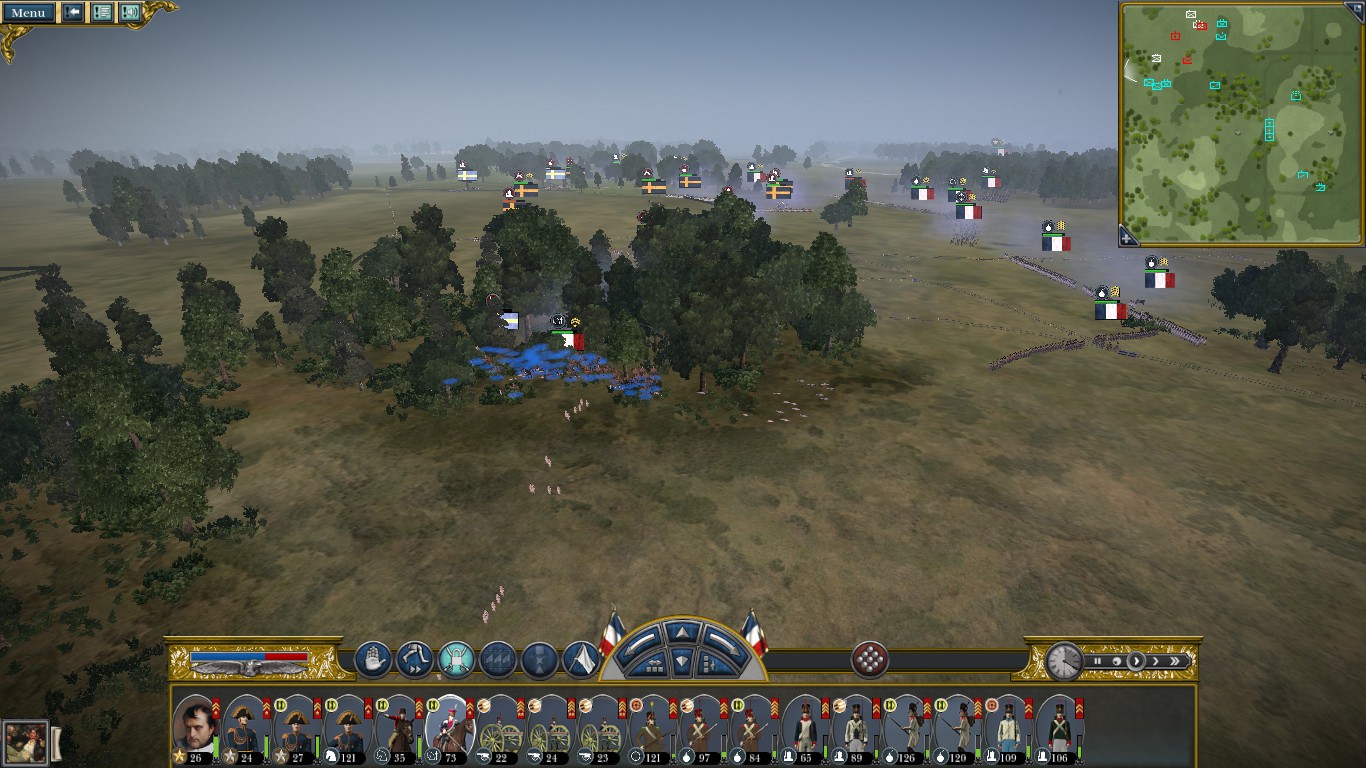Zoom the minimap with the plus button
The image size is (1366, 768).
click(x=1128, y=238)
